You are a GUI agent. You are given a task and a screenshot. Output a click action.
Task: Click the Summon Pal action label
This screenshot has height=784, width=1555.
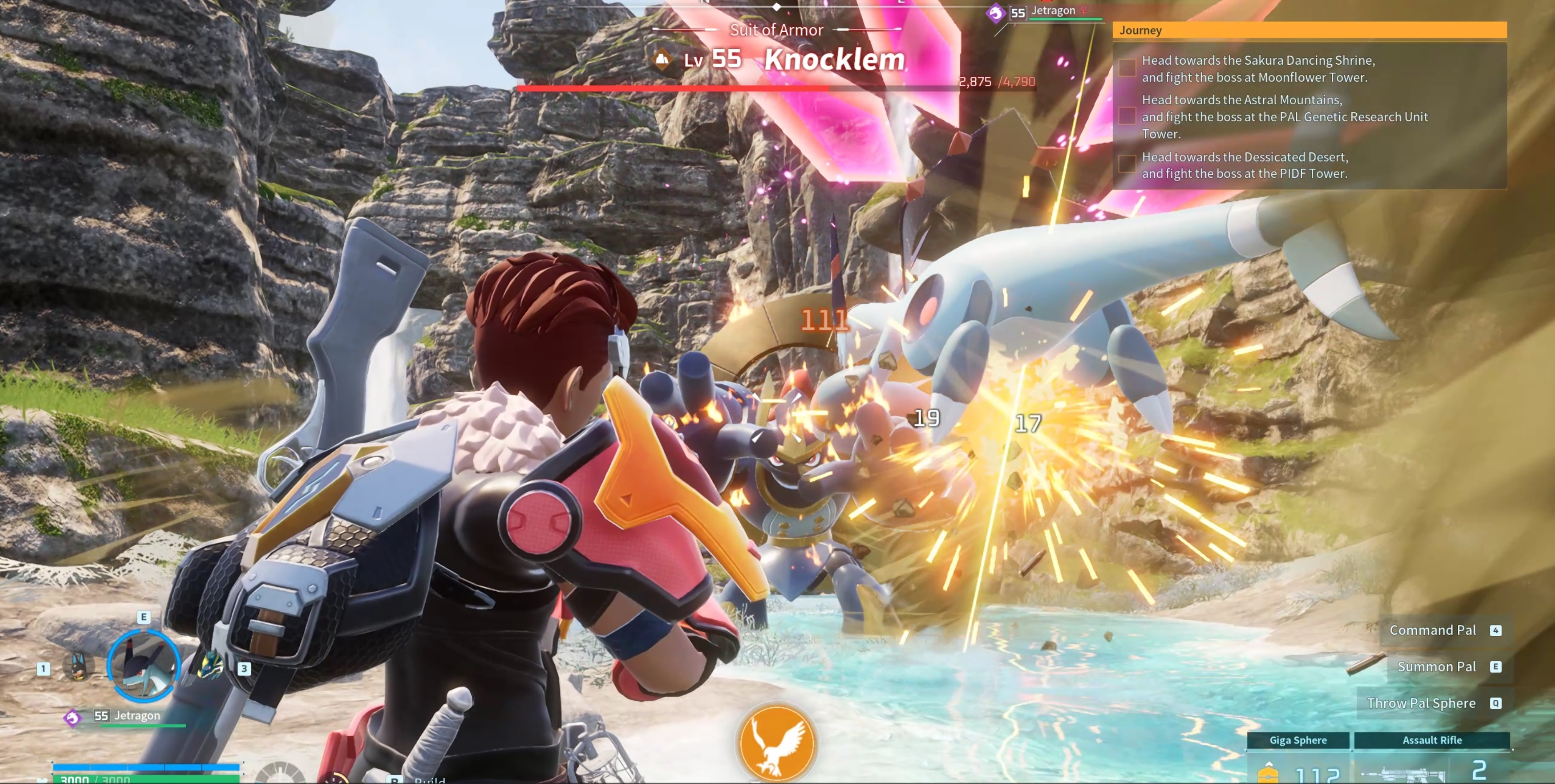(1436, 666)
